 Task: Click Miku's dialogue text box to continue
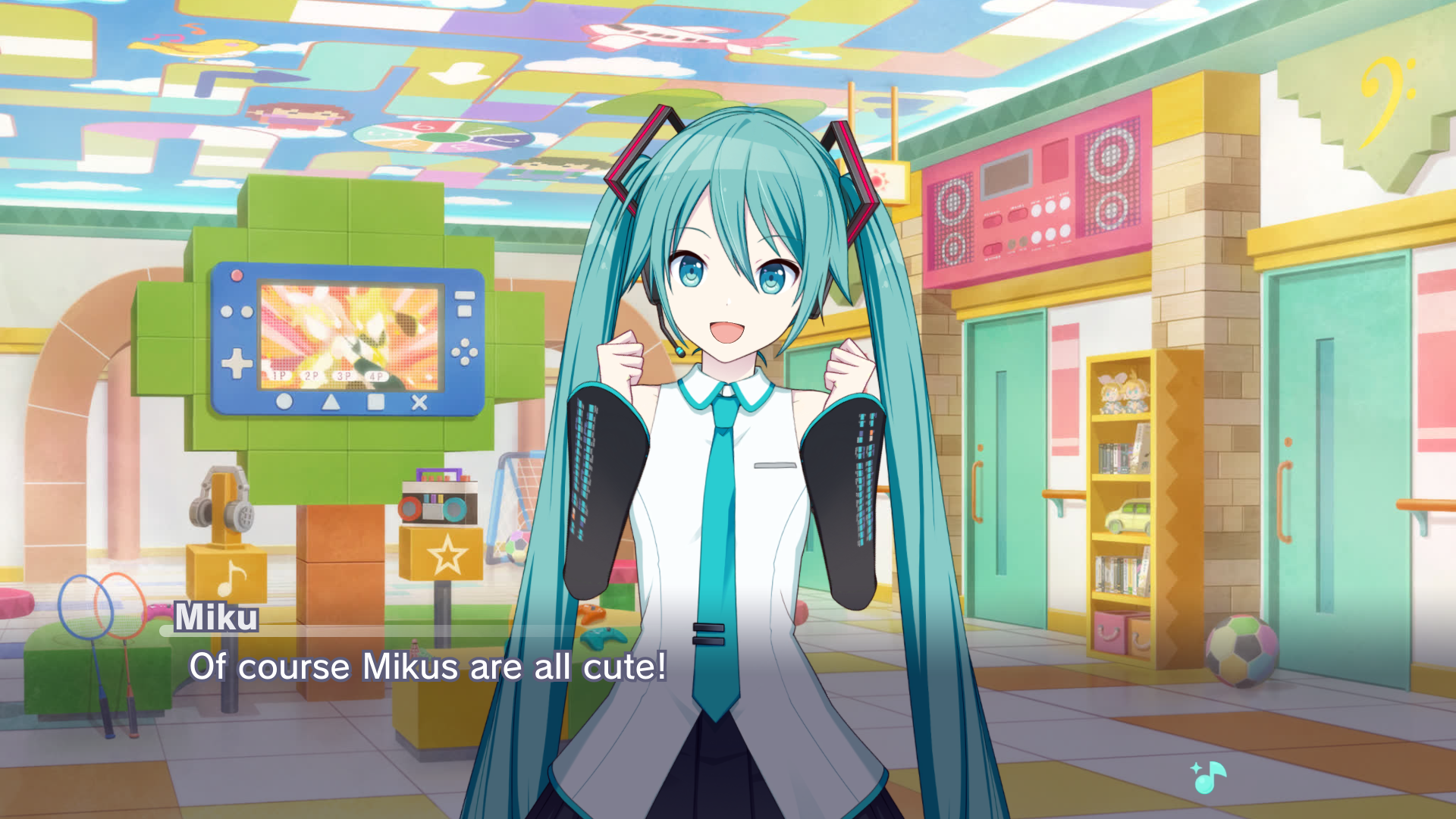(x=428, y=667)
